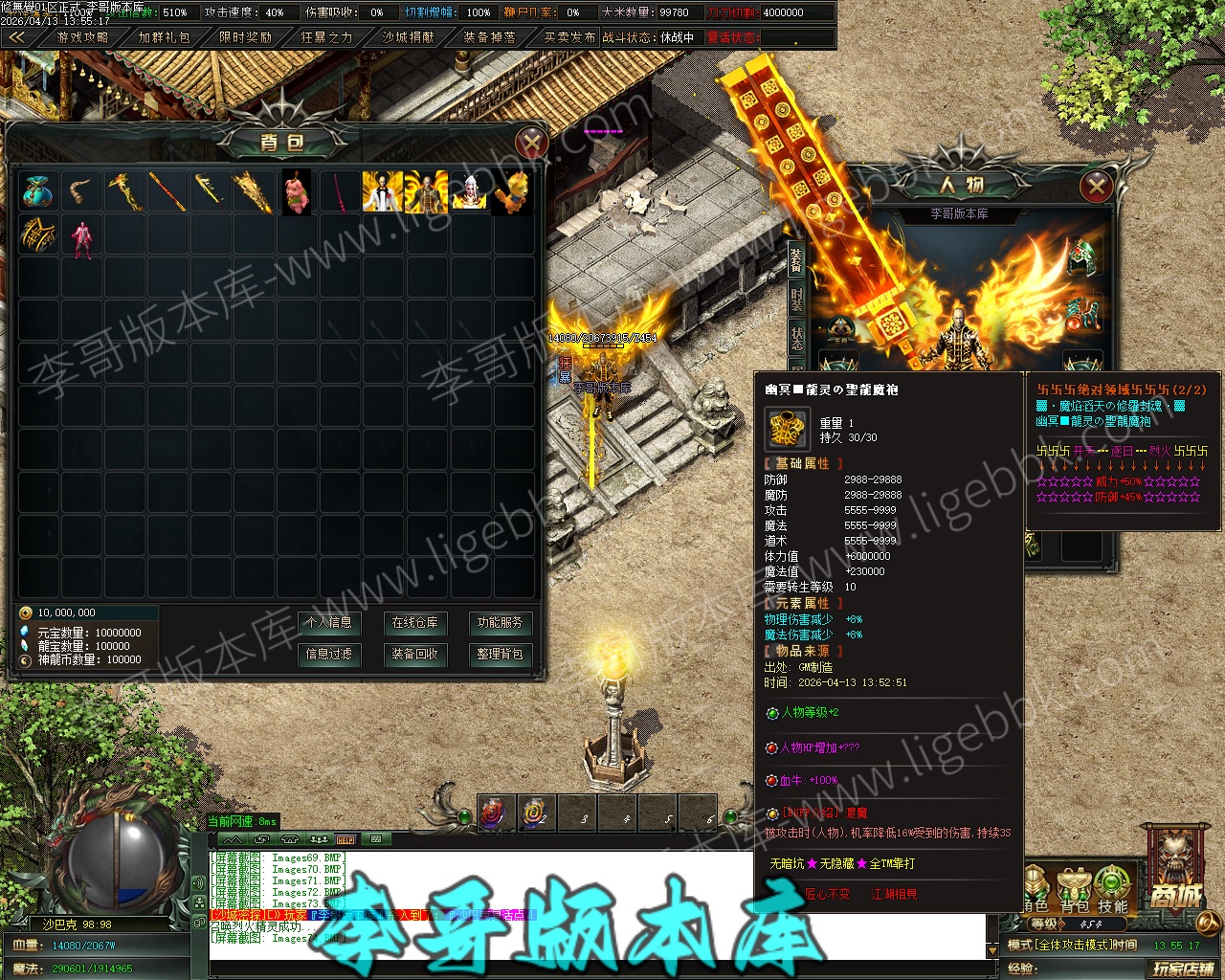The height and width of the screenshot is (980, 1225).
Task: Open the 装备回收 equipment recycling
Action: 414,654
